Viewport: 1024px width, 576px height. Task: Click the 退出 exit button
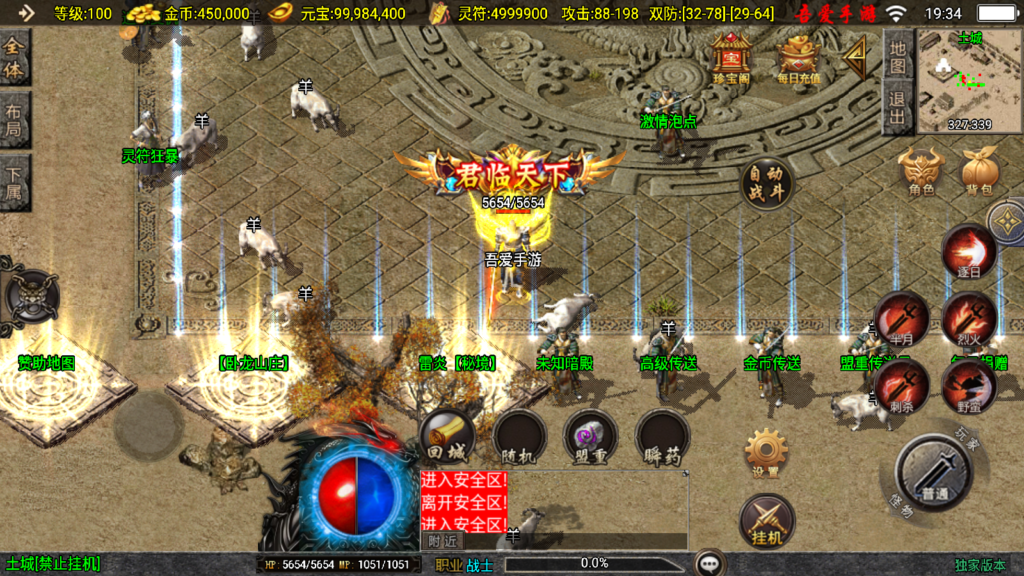(897, 107)
